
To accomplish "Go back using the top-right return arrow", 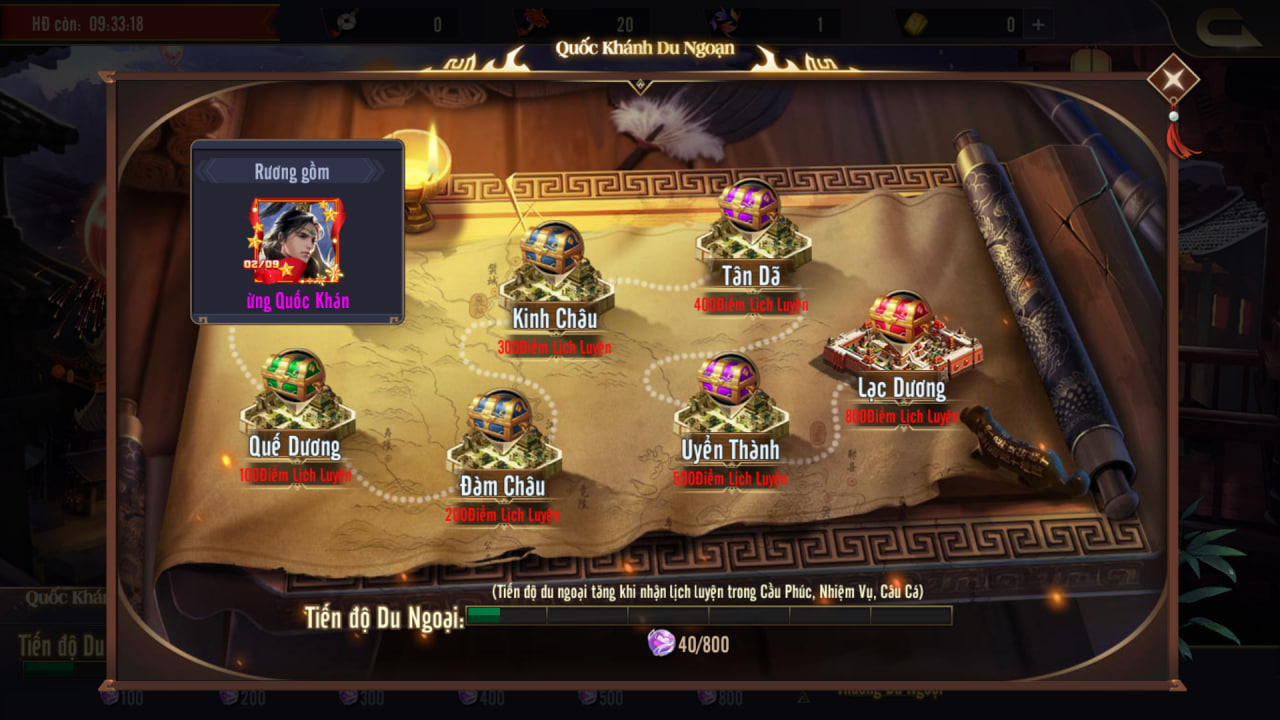I will [x=1228, y=27].
